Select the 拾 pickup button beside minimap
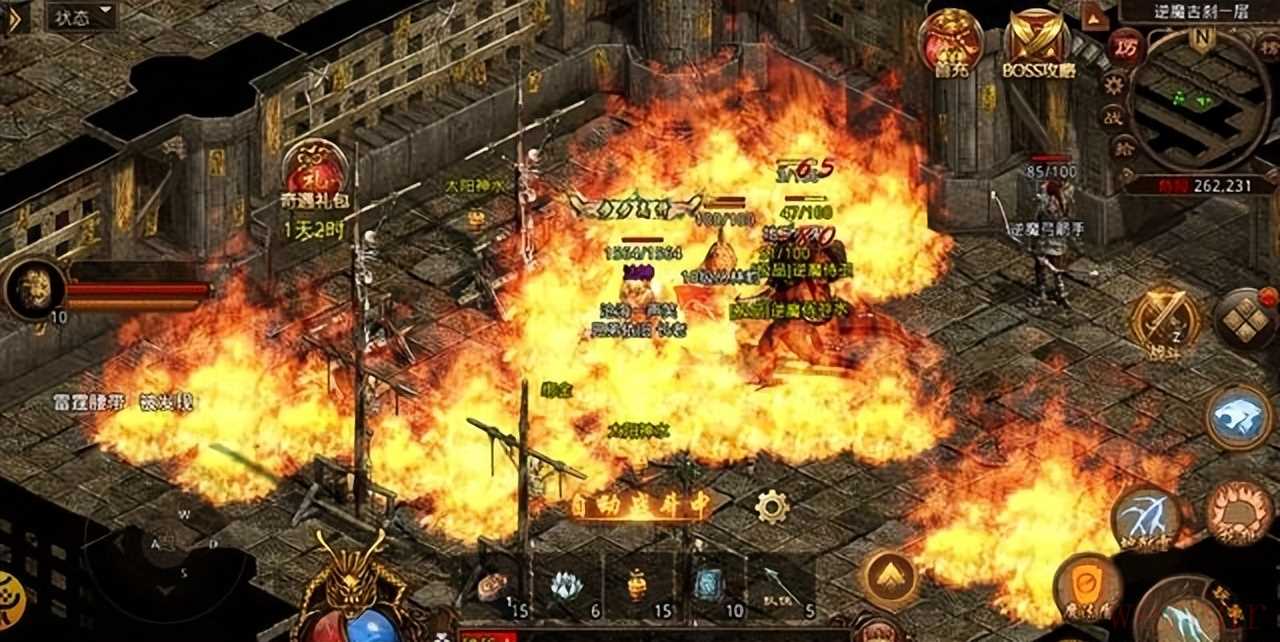 point(1122,148)
